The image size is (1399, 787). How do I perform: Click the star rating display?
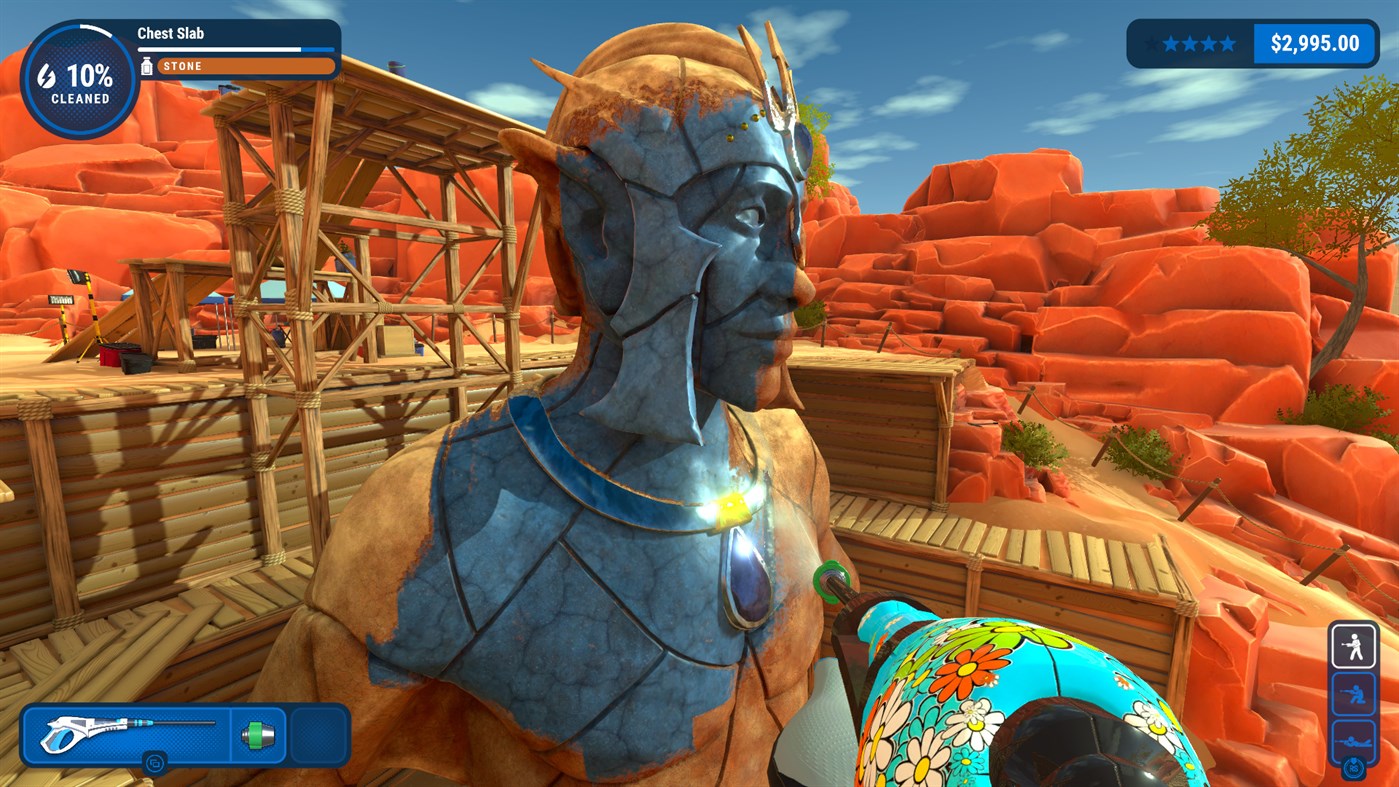[1192, 43]
